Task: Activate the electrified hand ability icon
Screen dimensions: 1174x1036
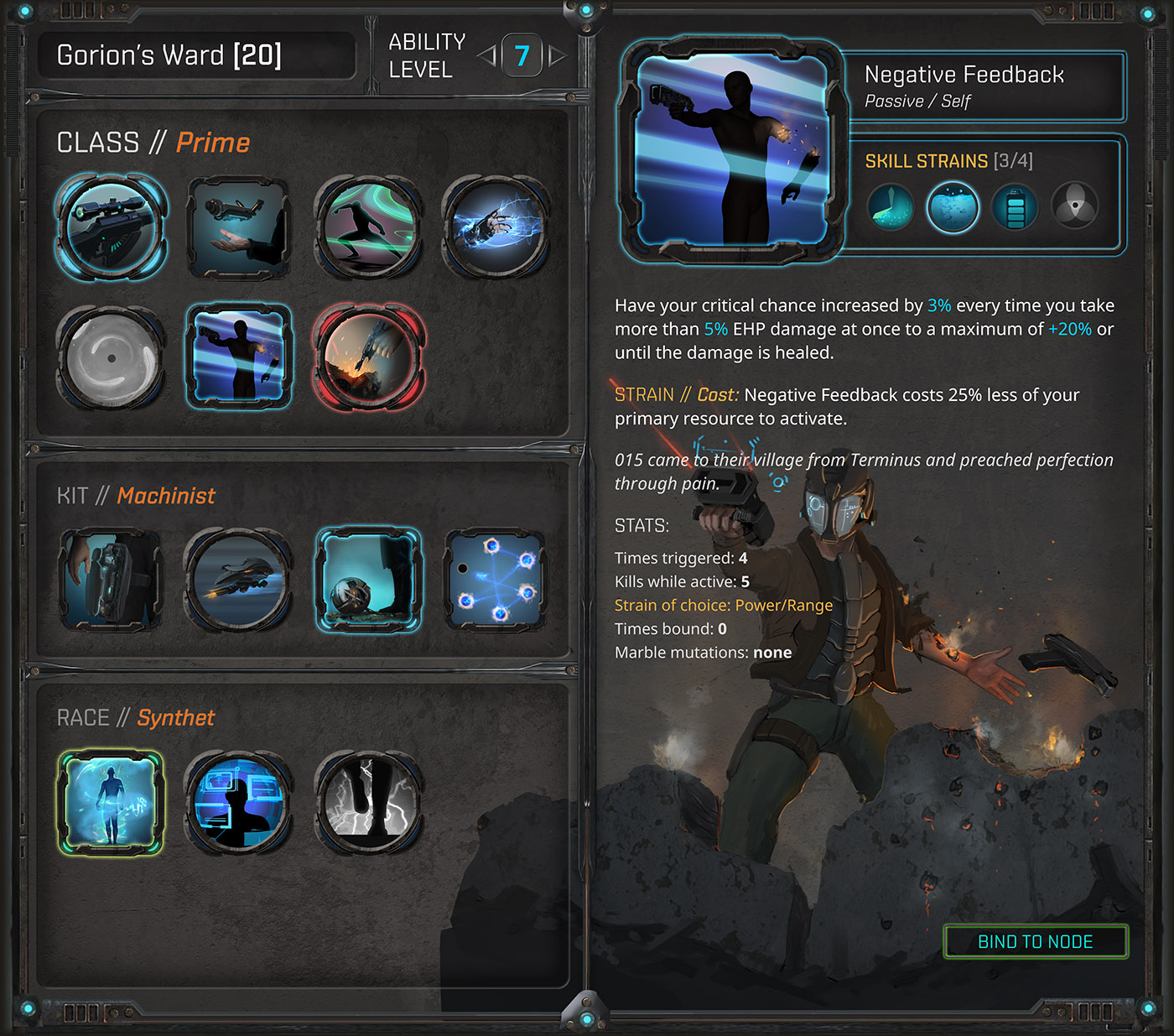Action: [496, 227]
